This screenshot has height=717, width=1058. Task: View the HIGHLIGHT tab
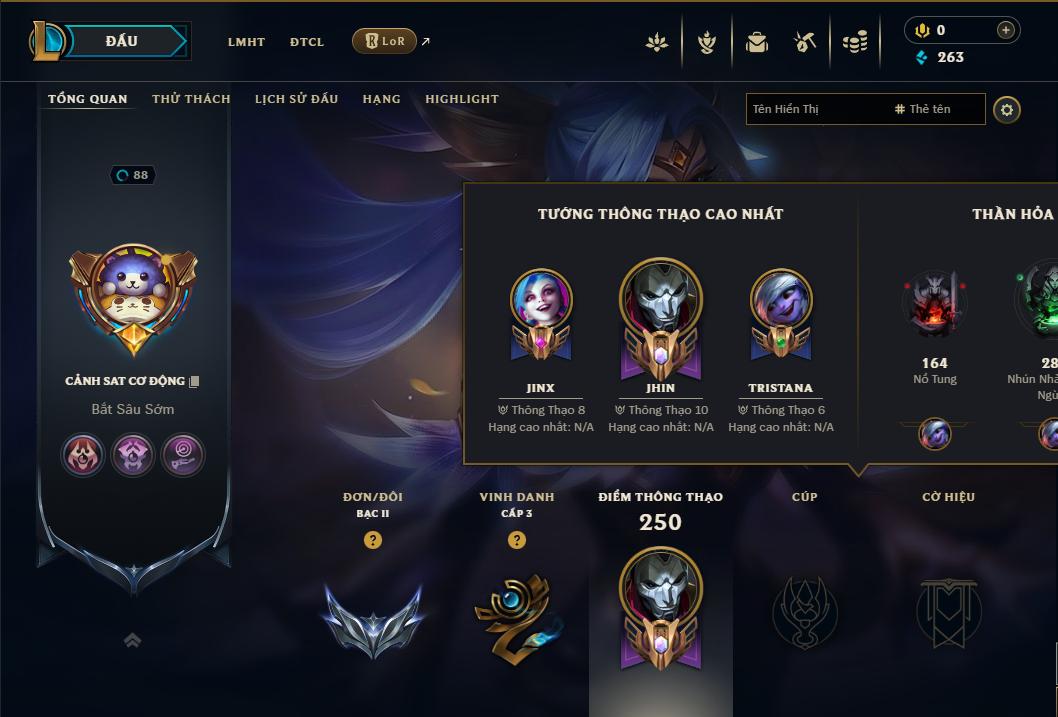(x=462, y=99)
